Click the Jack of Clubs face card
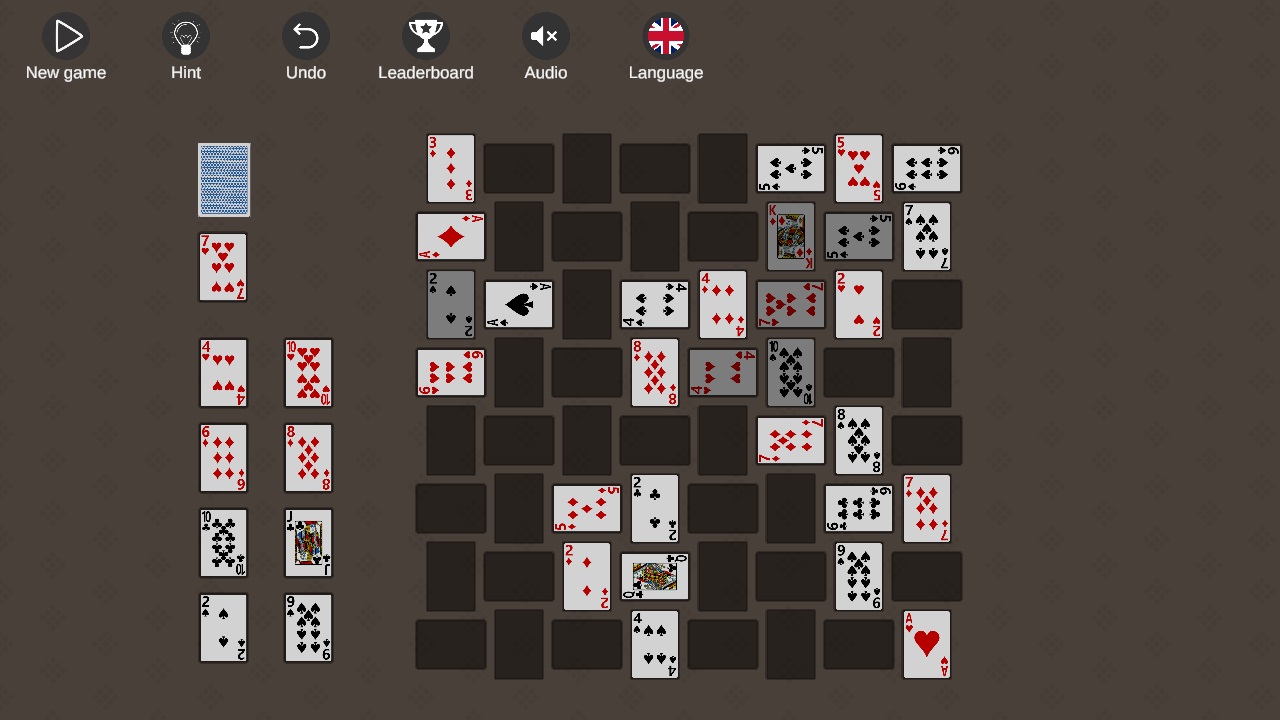 click(x=308, y=543)
